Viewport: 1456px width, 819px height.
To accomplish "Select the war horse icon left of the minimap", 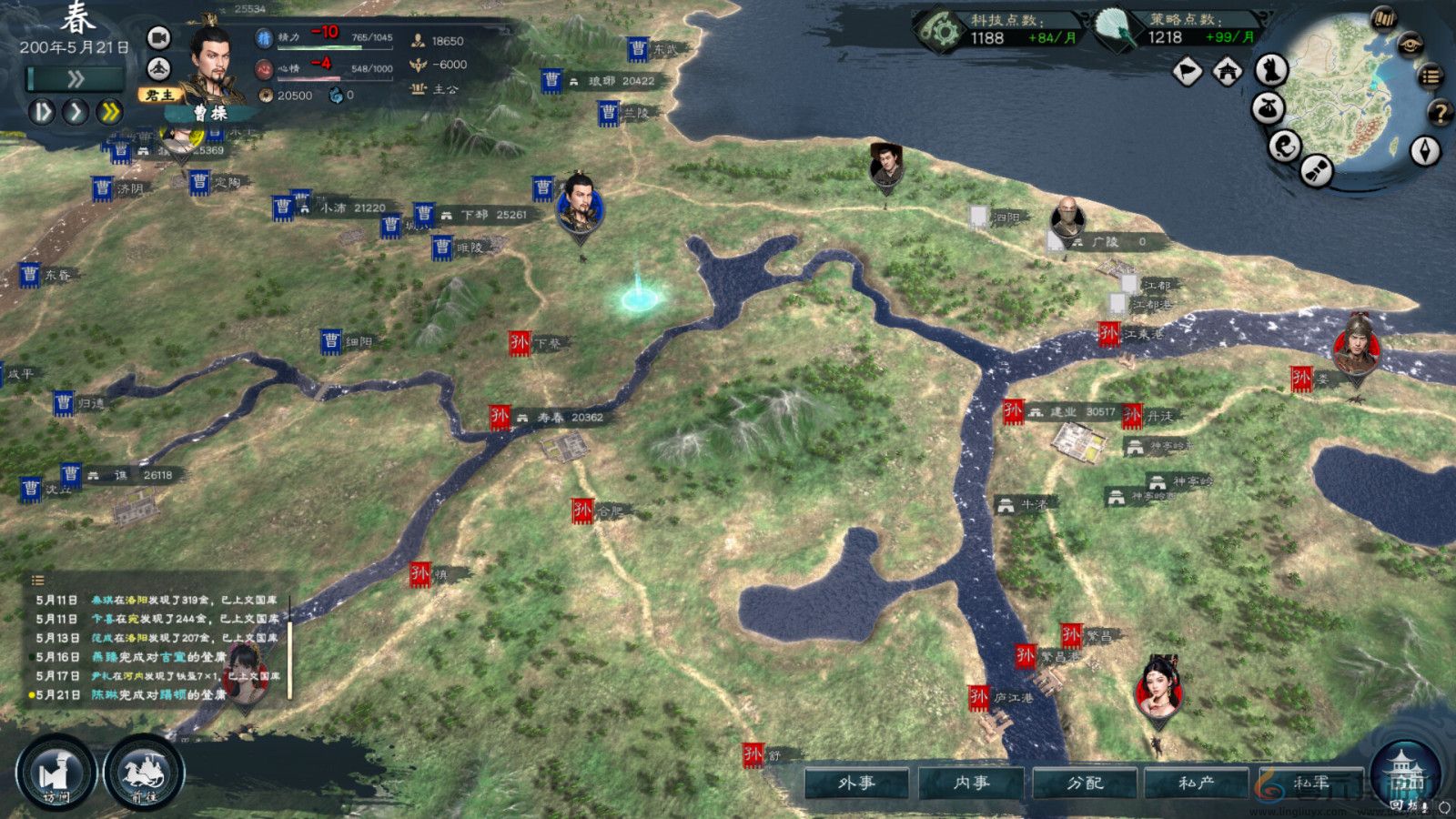I will pos(1272,70).
